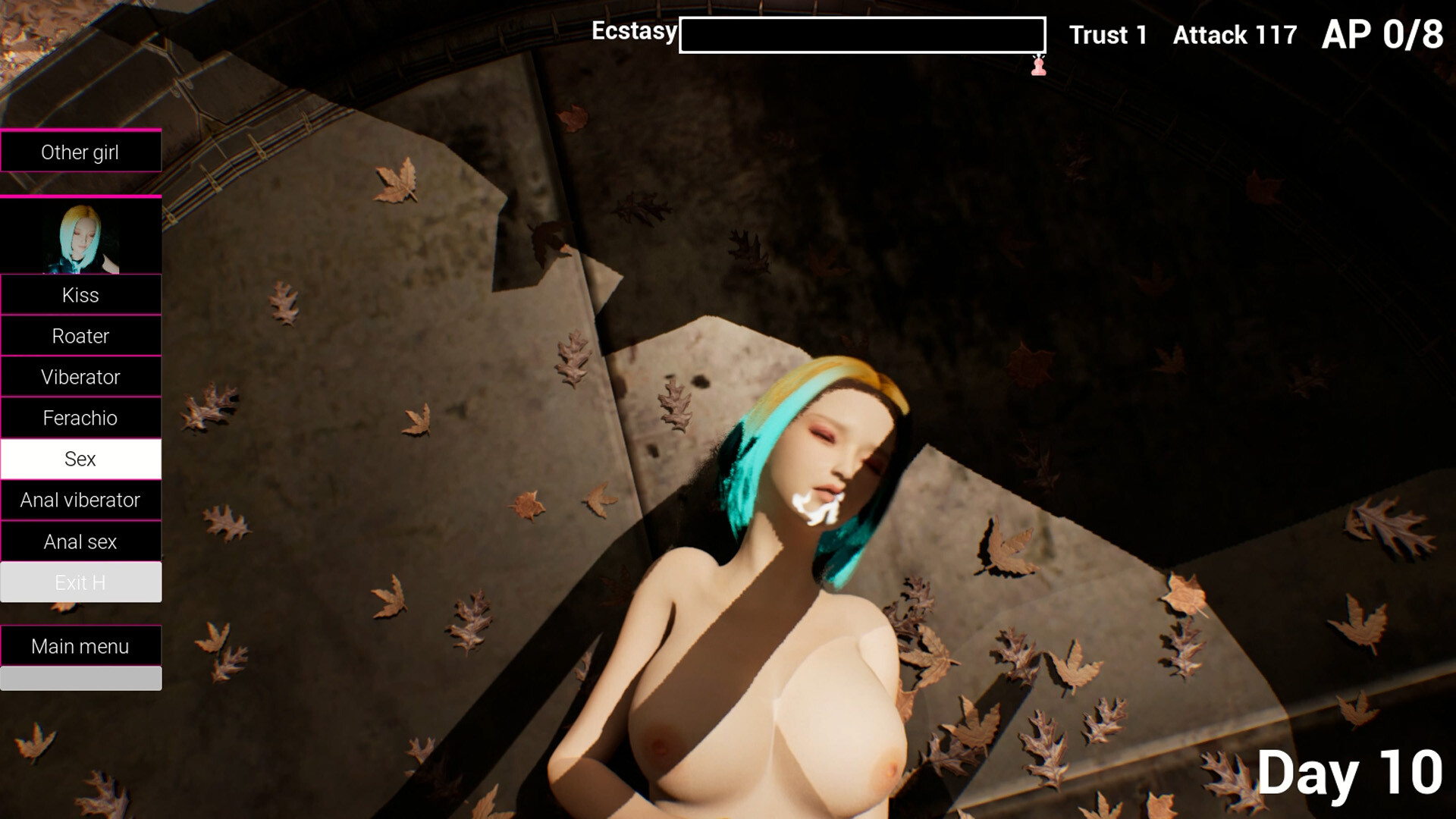
Task: Click the Ecstasy text label
Action: coord(635,31)
